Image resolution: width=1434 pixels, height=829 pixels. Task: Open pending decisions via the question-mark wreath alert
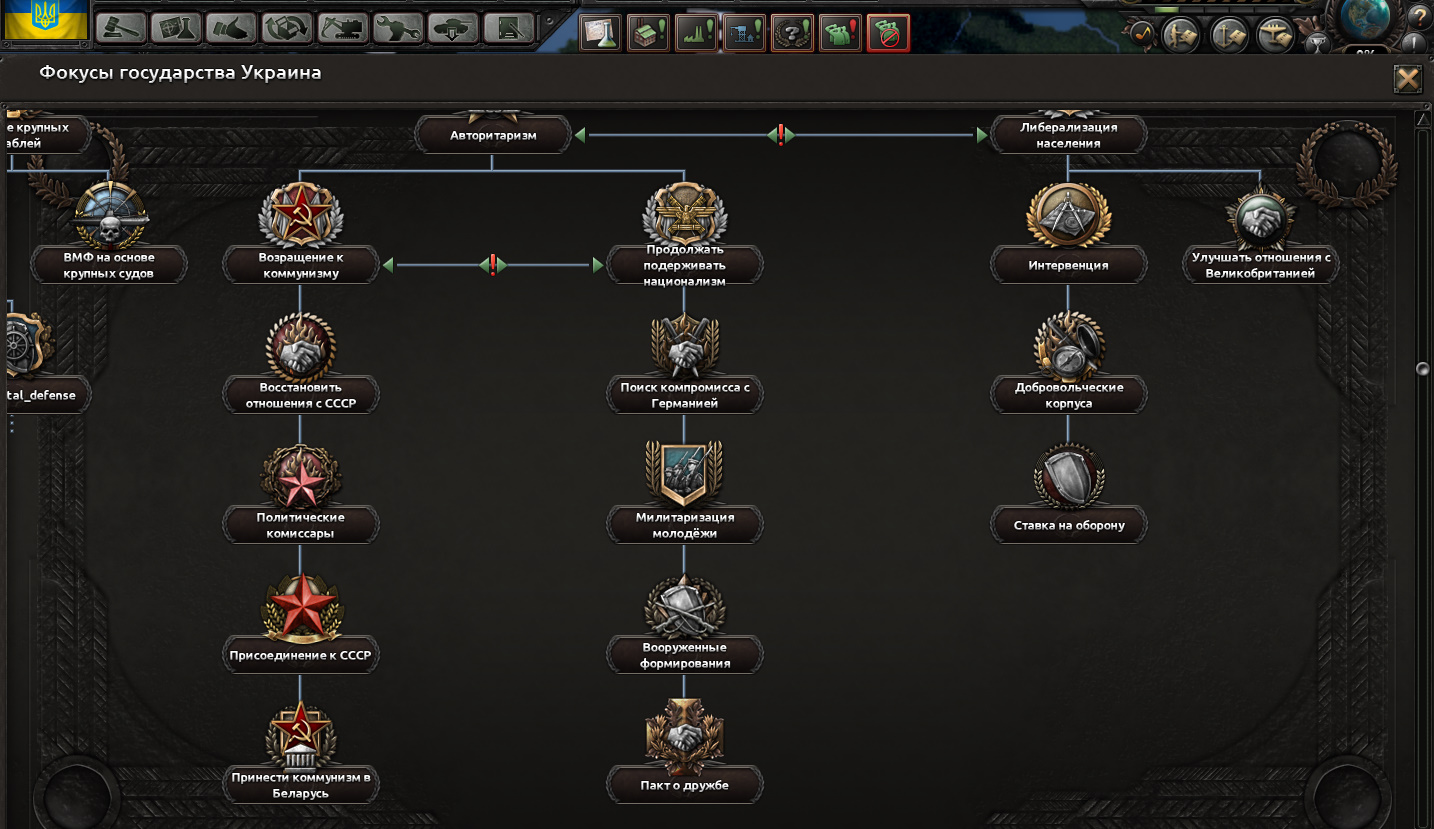[791, 33]
